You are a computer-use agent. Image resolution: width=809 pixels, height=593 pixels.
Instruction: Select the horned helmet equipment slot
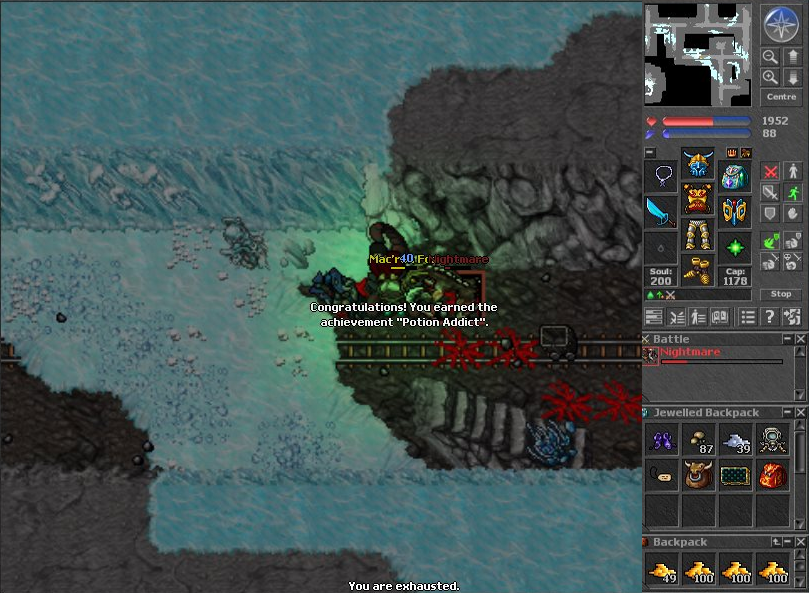tap(697, 163)
